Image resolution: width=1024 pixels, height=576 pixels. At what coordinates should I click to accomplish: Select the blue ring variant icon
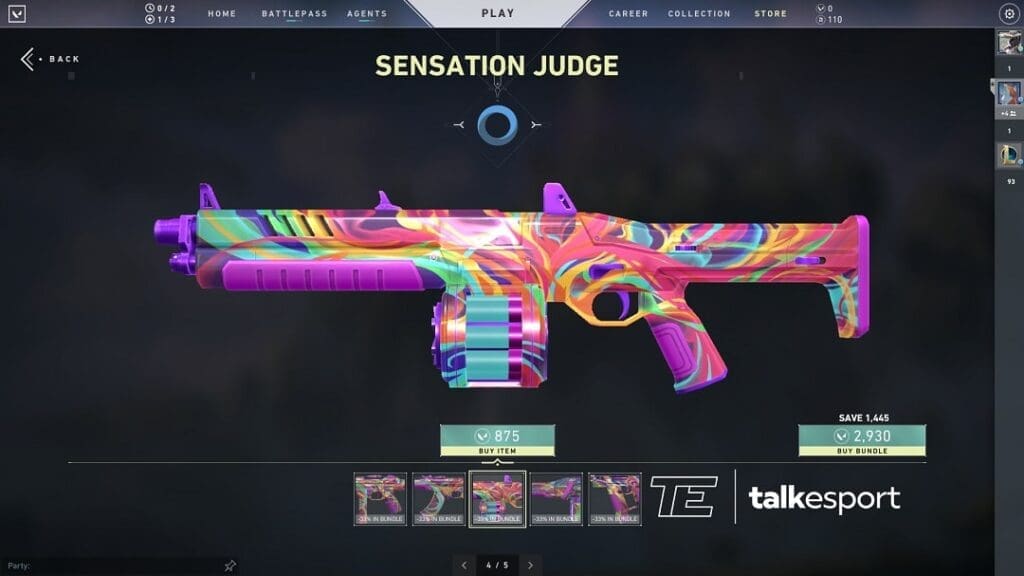[496, 124]
